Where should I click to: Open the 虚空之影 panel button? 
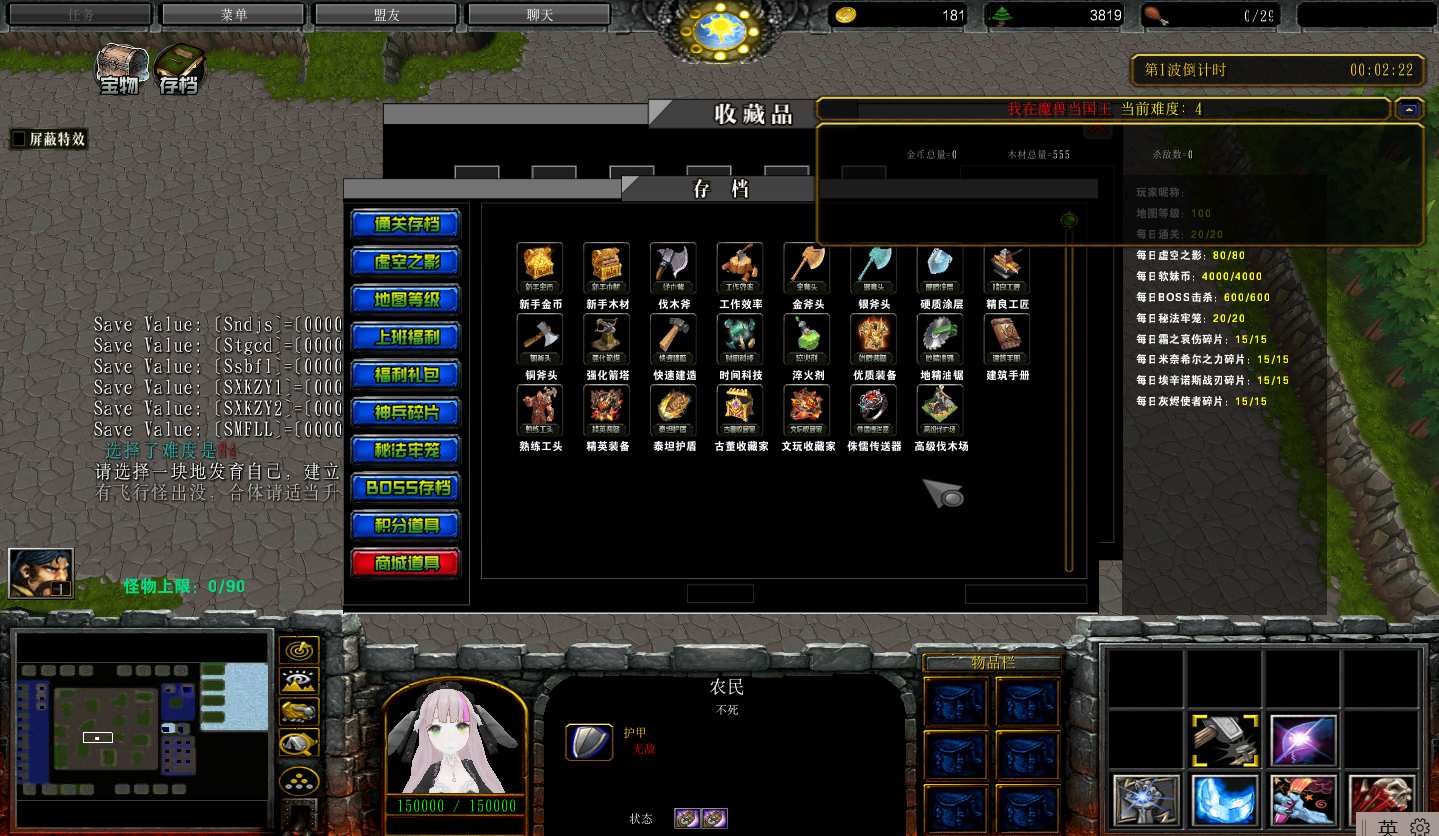404,261
